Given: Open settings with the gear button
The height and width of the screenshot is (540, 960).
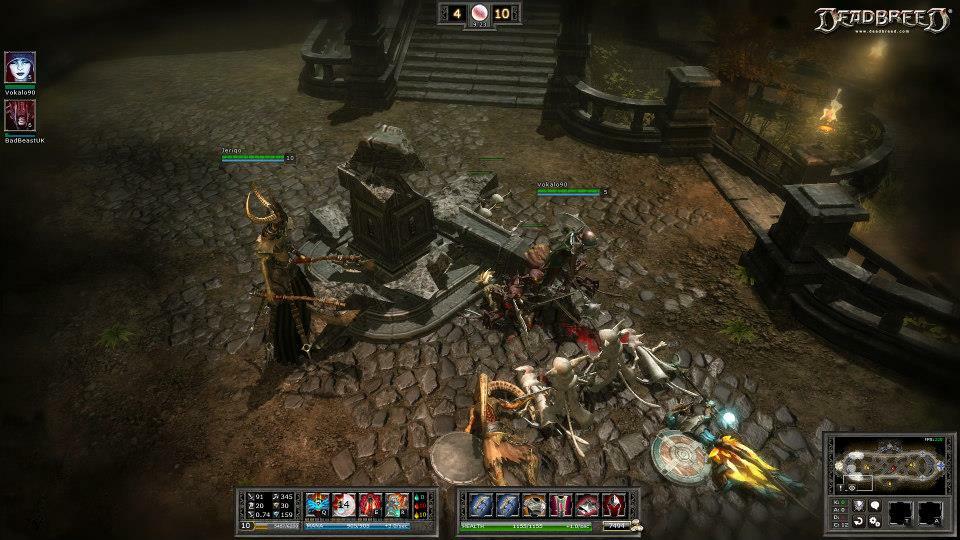Looking at the screenshot, I should pos(874,521).
